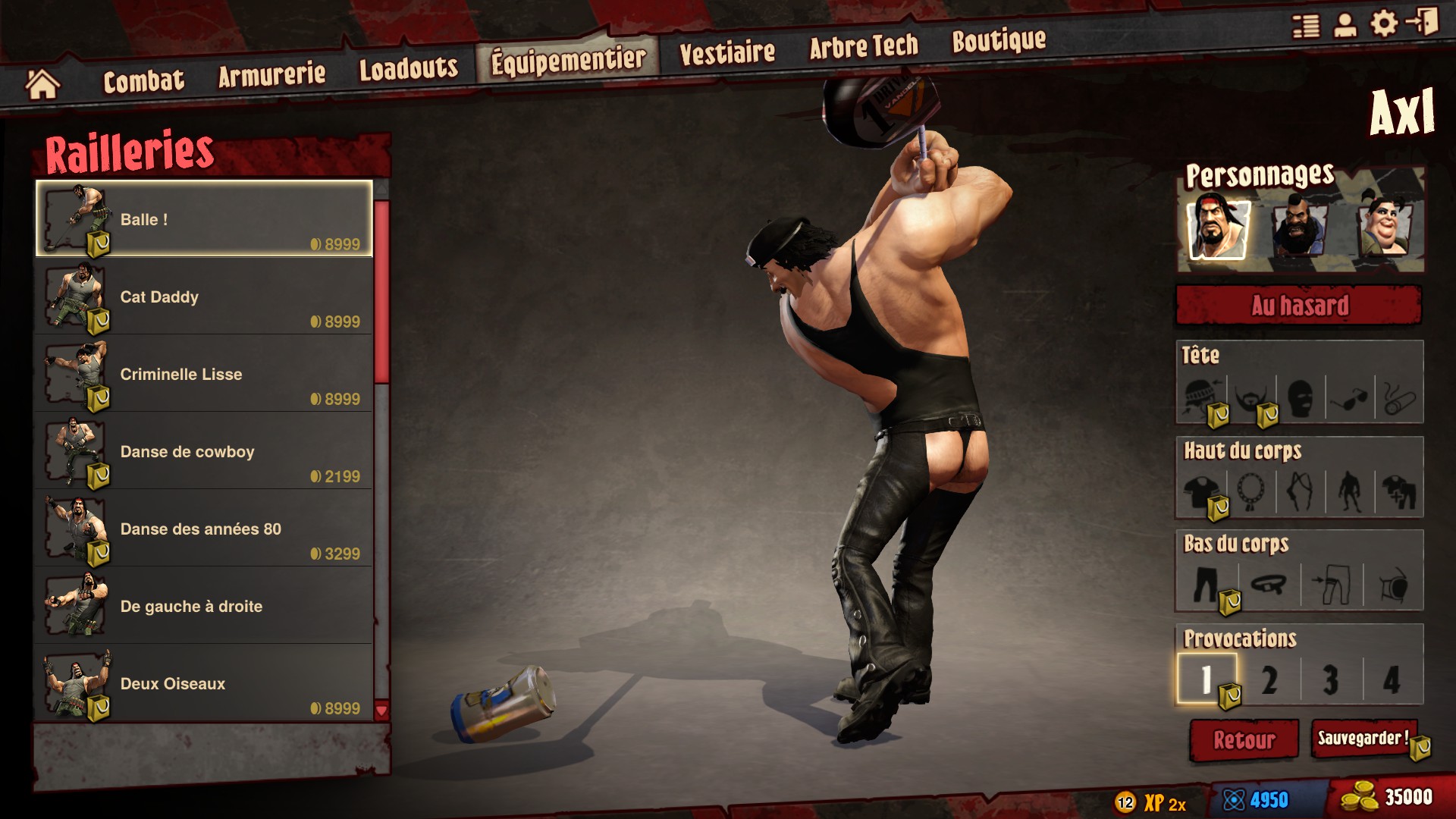Image resolution: width=1456 pixels, height=819 pixels.
Task: Choose the Criminelle Lisse taunt
Action: (203, 375)
